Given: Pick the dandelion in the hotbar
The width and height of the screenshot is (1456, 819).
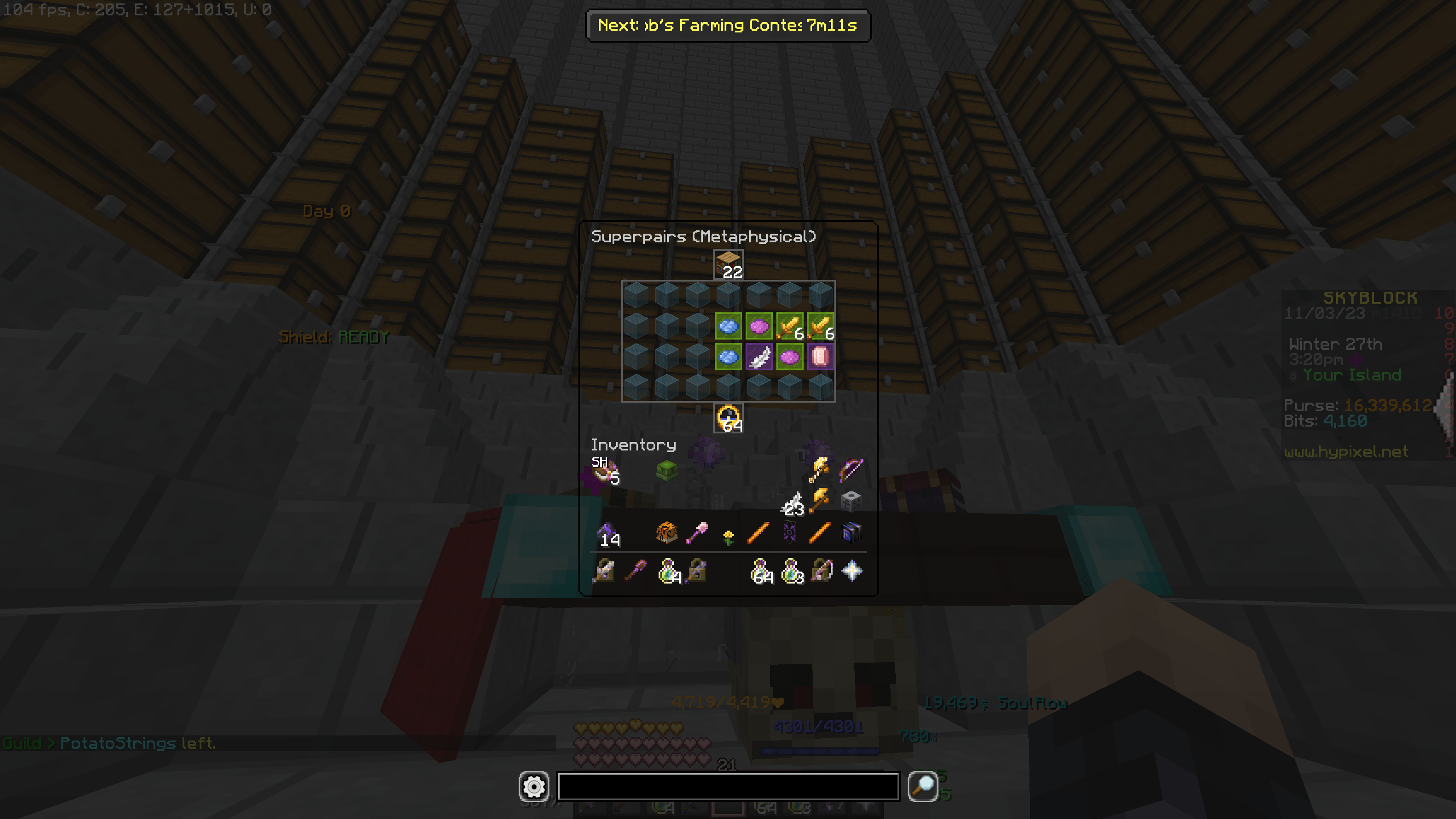Looking at the screenshot, I should tap(727, 534).
